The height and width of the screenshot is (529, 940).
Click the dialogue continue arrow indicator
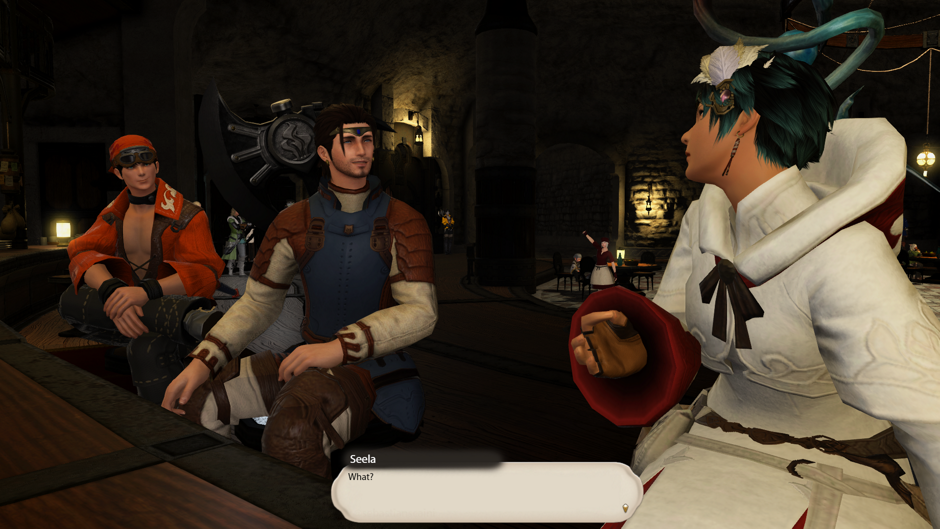(626, 508)
